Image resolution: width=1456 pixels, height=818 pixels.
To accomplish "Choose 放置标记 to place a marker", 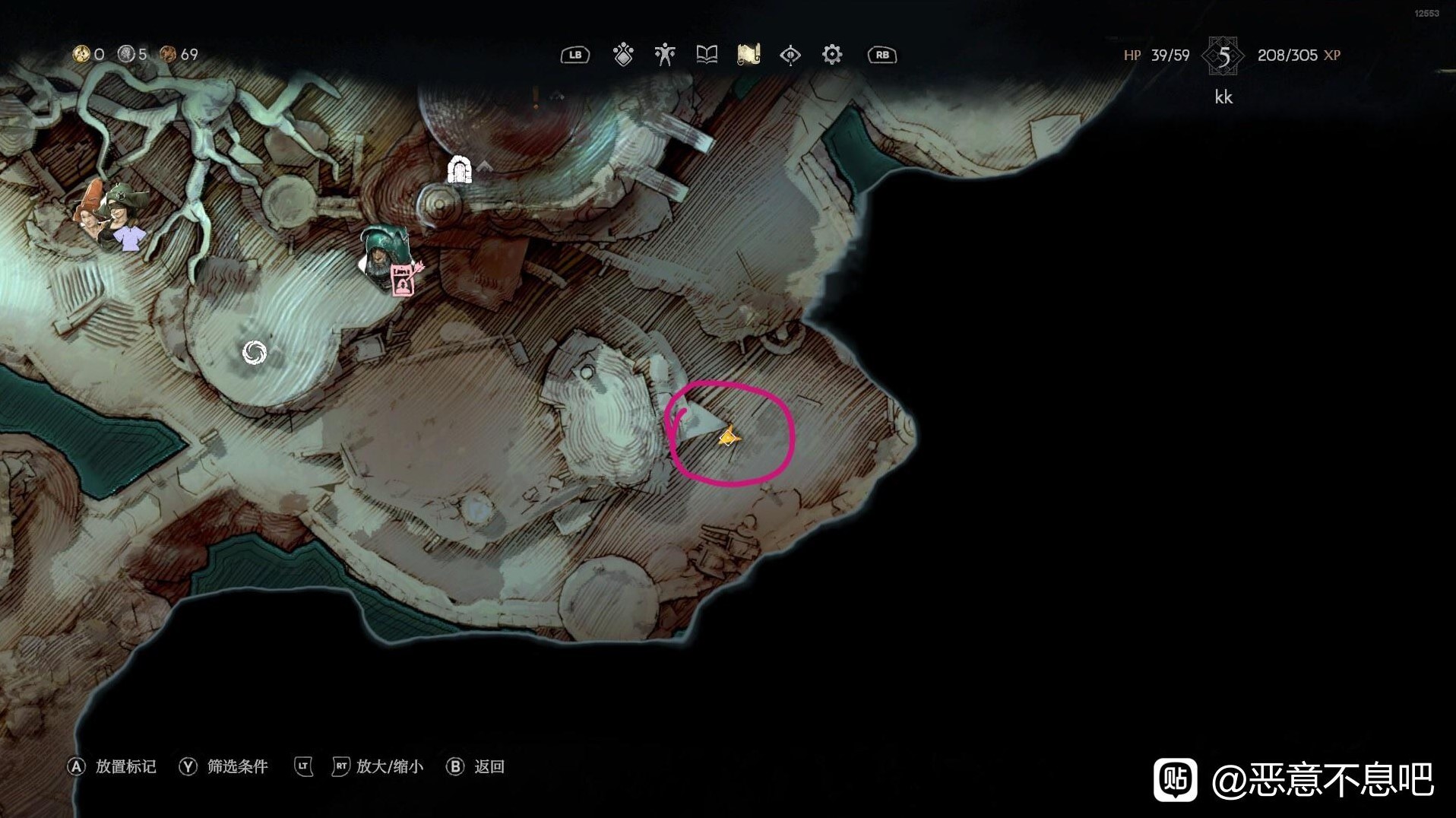I will pos(125,766).
